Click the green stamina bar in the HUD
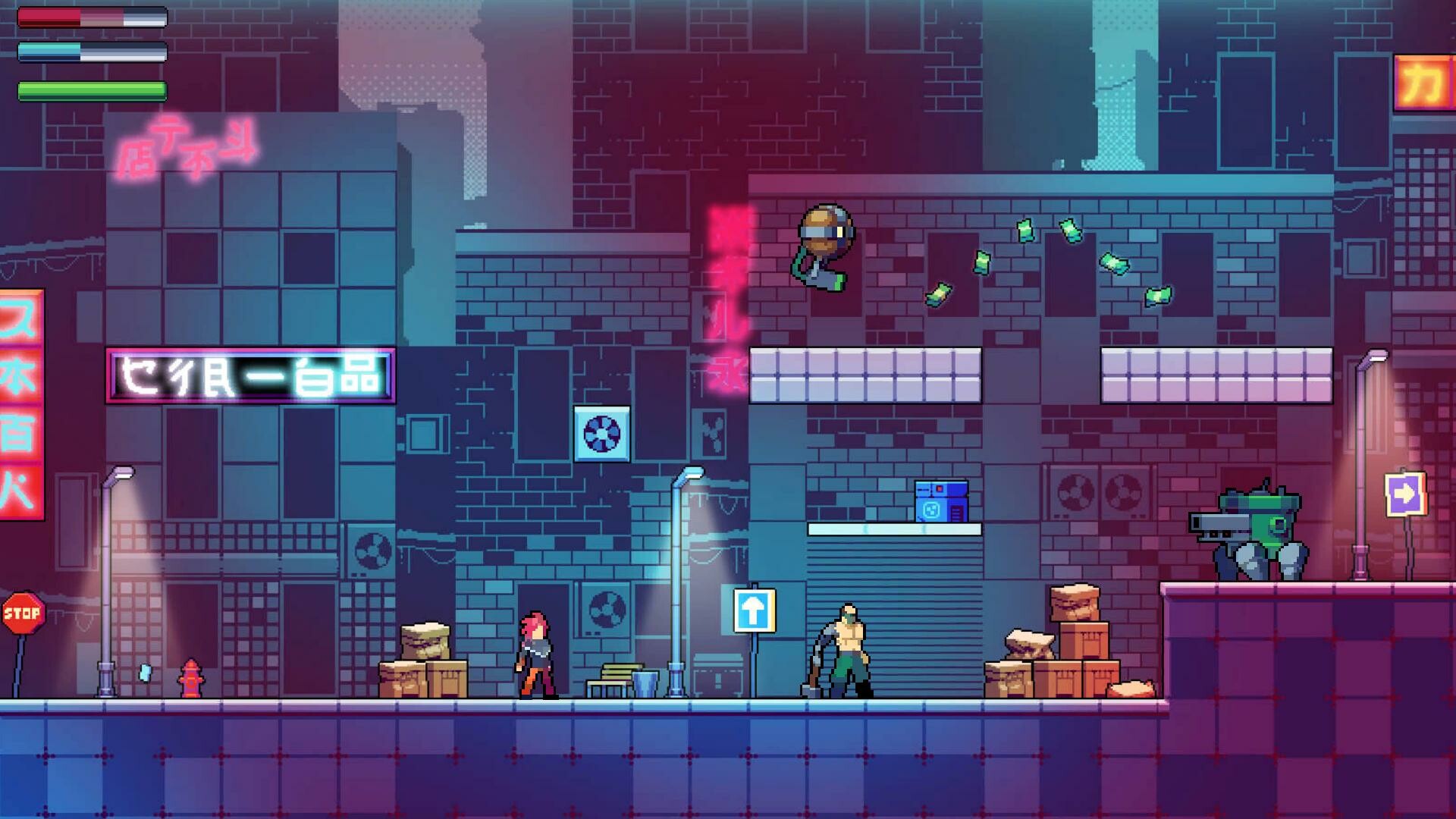The width and height of the screenshot is (1456, 819). [91, 91]
